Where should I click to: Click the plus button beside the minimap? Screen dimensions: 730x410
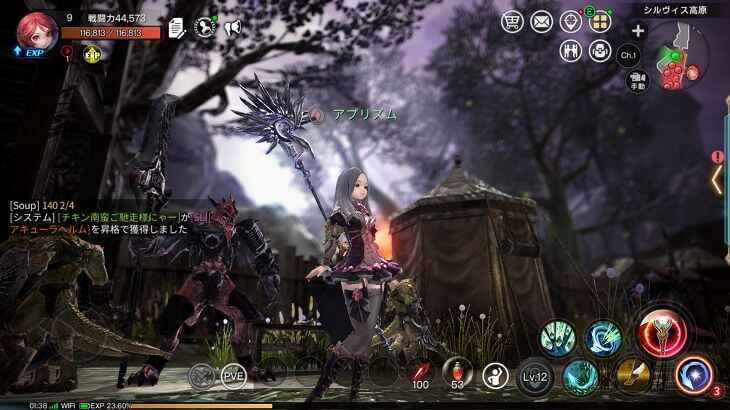[x=637, y=30]
